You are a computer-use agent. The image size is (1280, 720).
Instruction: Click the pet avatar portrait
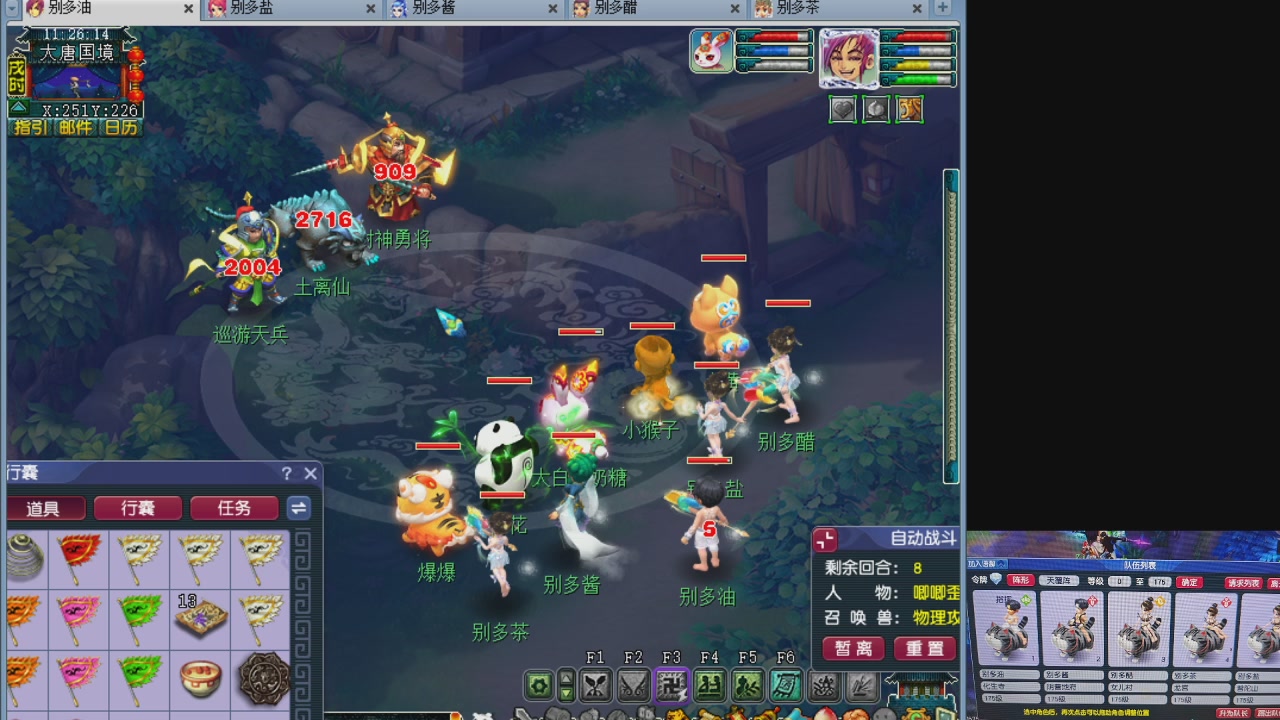coord(710,50)
